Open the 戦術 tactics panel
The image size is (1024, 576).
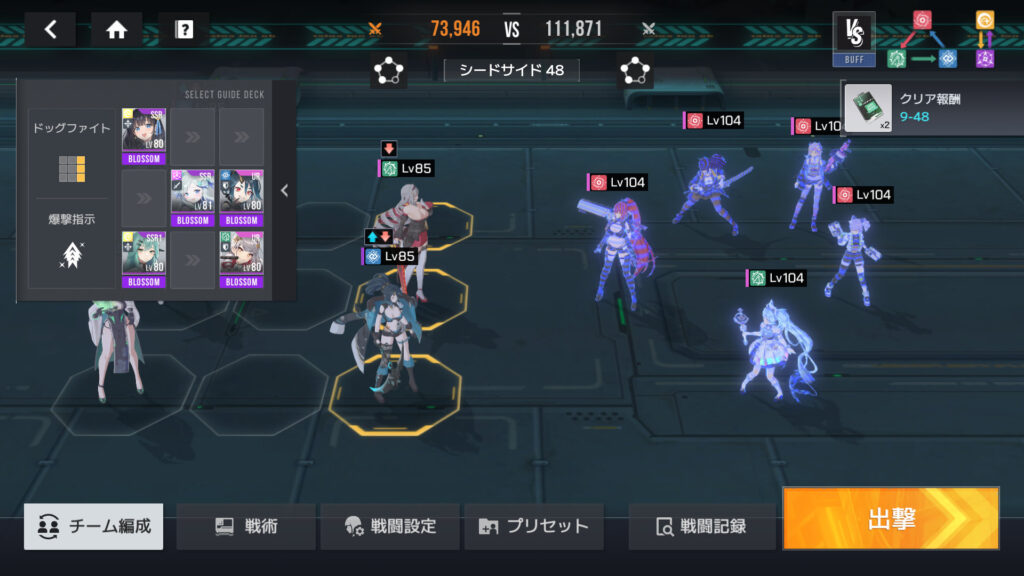pos(246,526)
